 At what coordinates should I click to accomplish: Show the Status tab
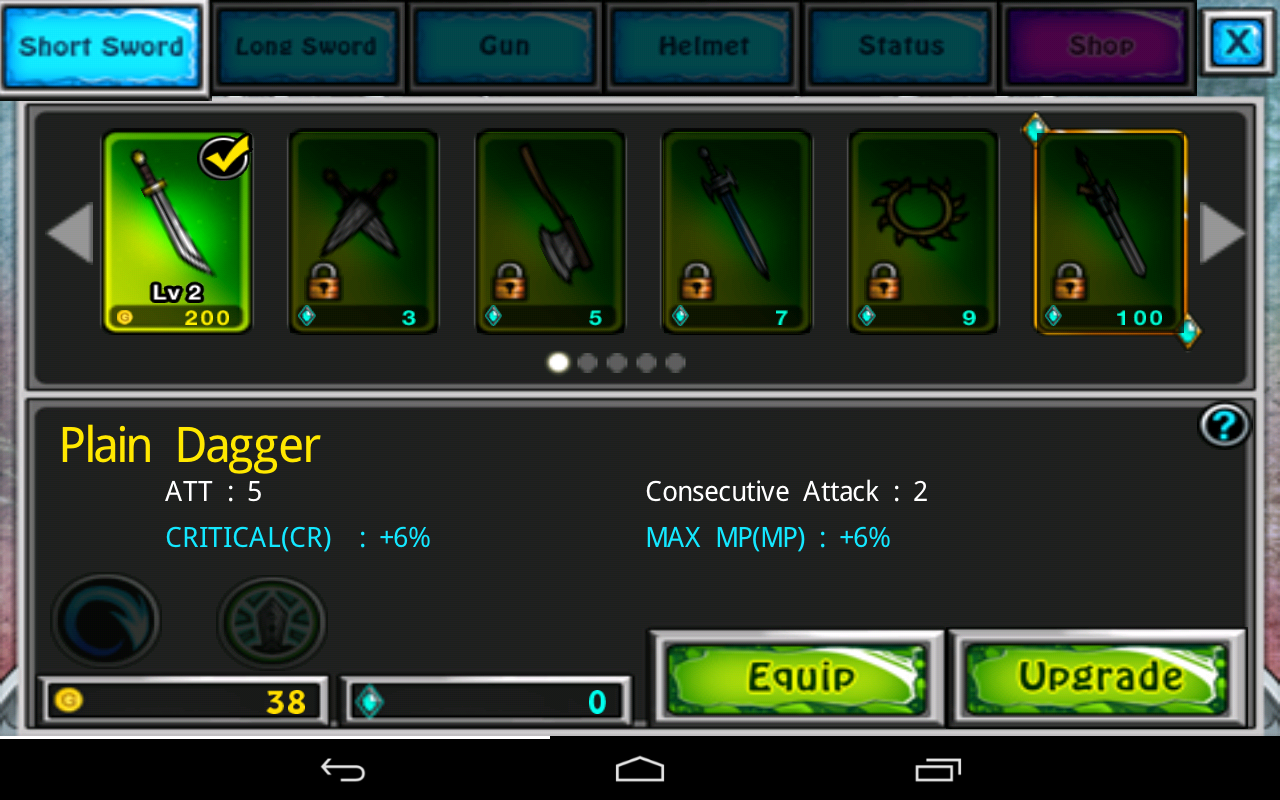pyautogui.click(x=901, y=46)
